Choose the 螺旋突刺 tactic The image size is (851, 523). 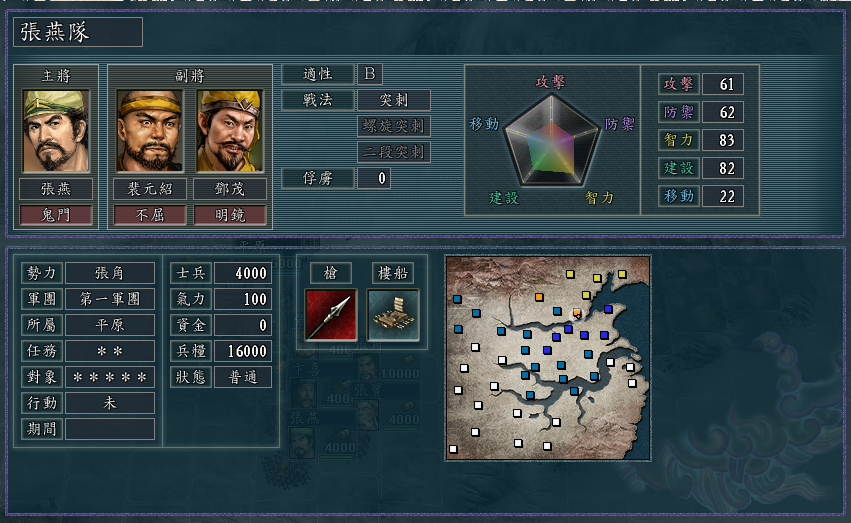click(394, 126)
